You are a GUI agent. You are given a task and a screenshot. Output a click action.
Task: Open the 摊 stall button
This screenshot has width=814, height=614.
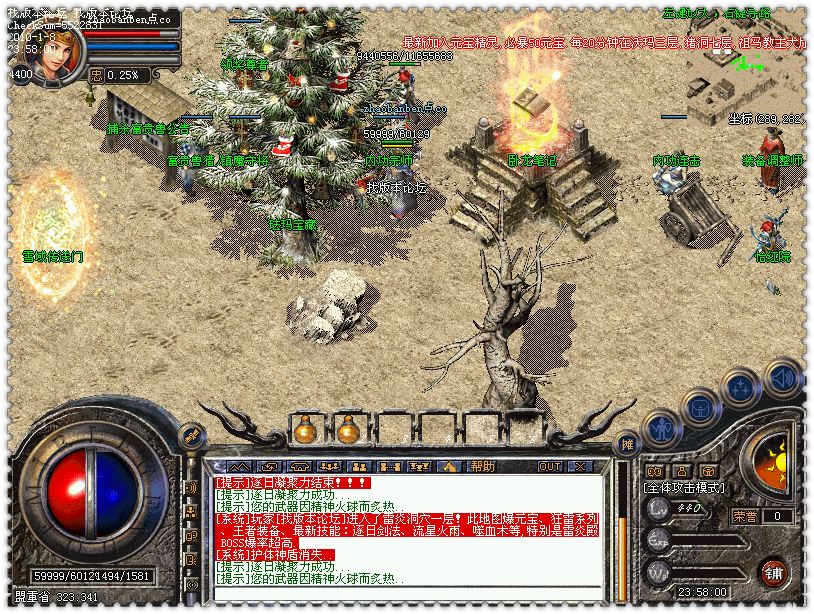tap(627, 443)
